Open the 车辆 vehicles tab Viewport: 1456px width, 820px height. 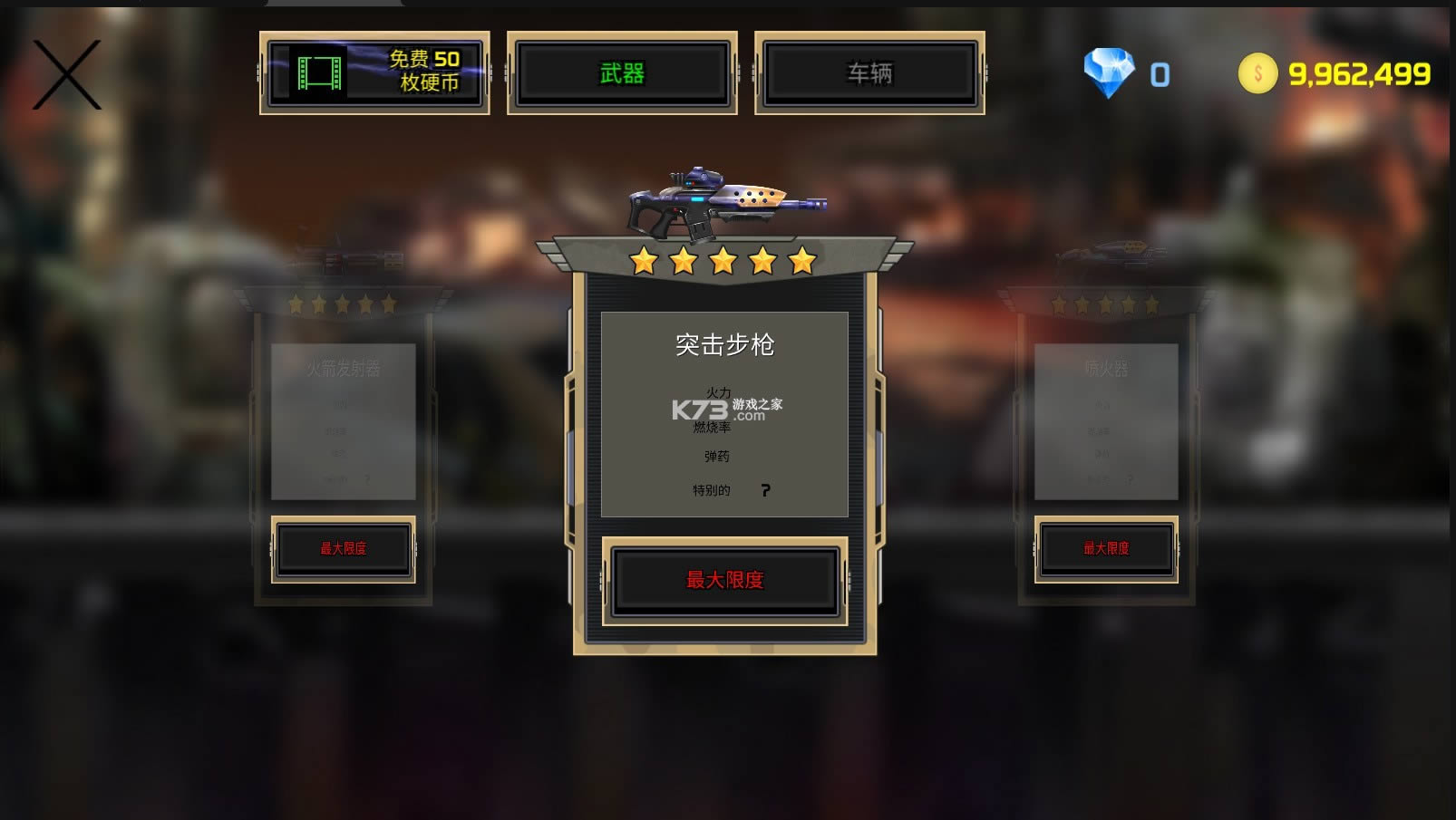869,73
